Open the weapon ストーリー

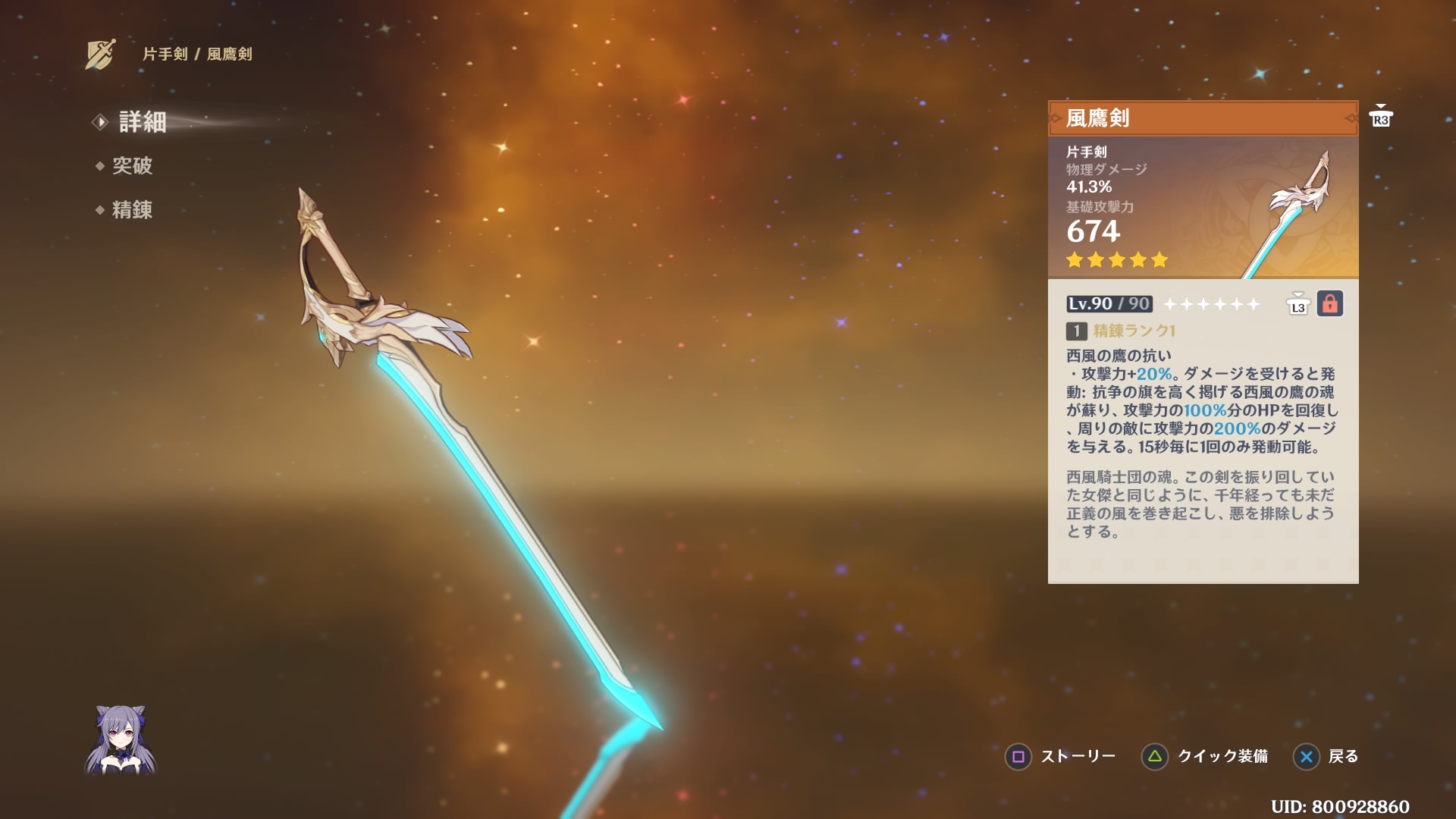click(1081, 757)
